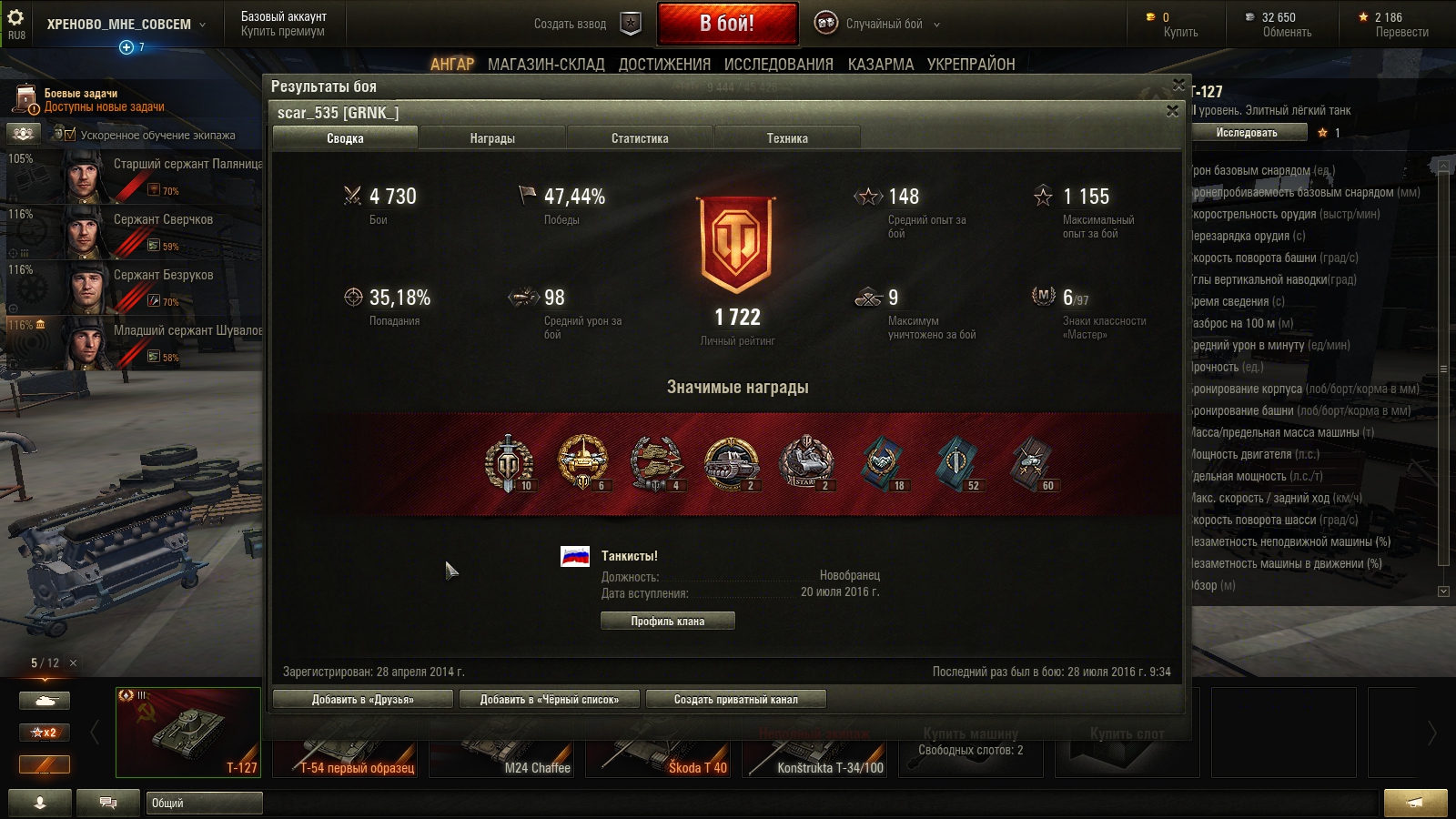Open the «МАГАЗИН-СКЛАД» menu
Screen dimensions: 1456x819
(546, 65)
